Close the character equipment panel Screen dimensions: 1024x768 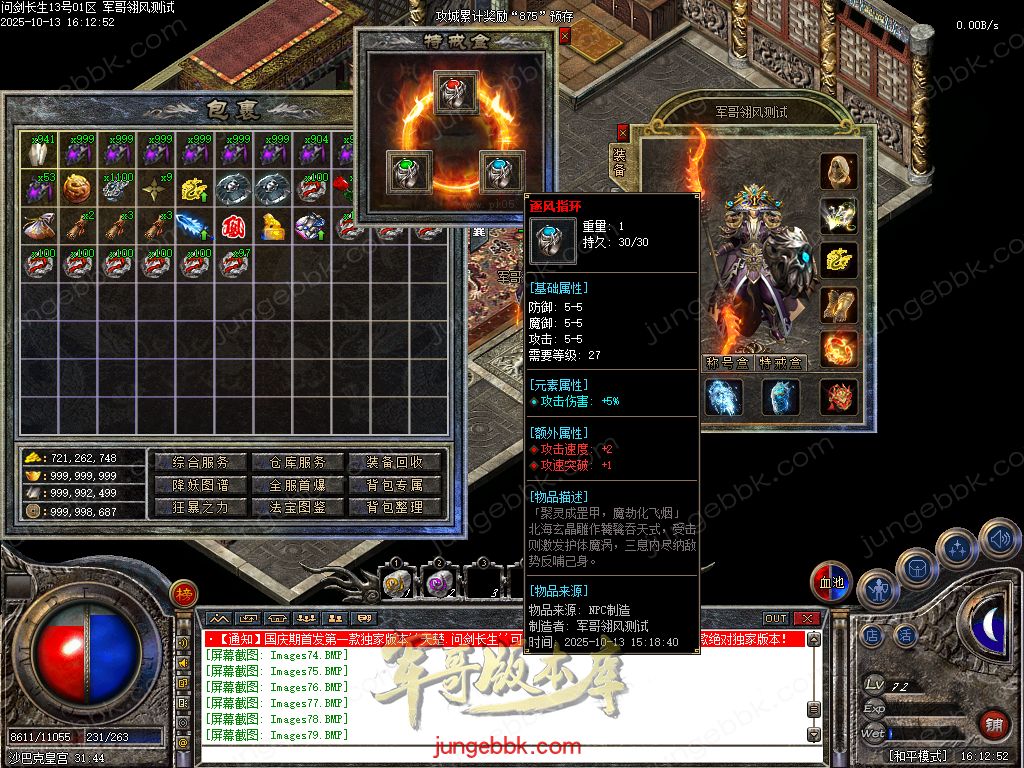coord(623,131)
